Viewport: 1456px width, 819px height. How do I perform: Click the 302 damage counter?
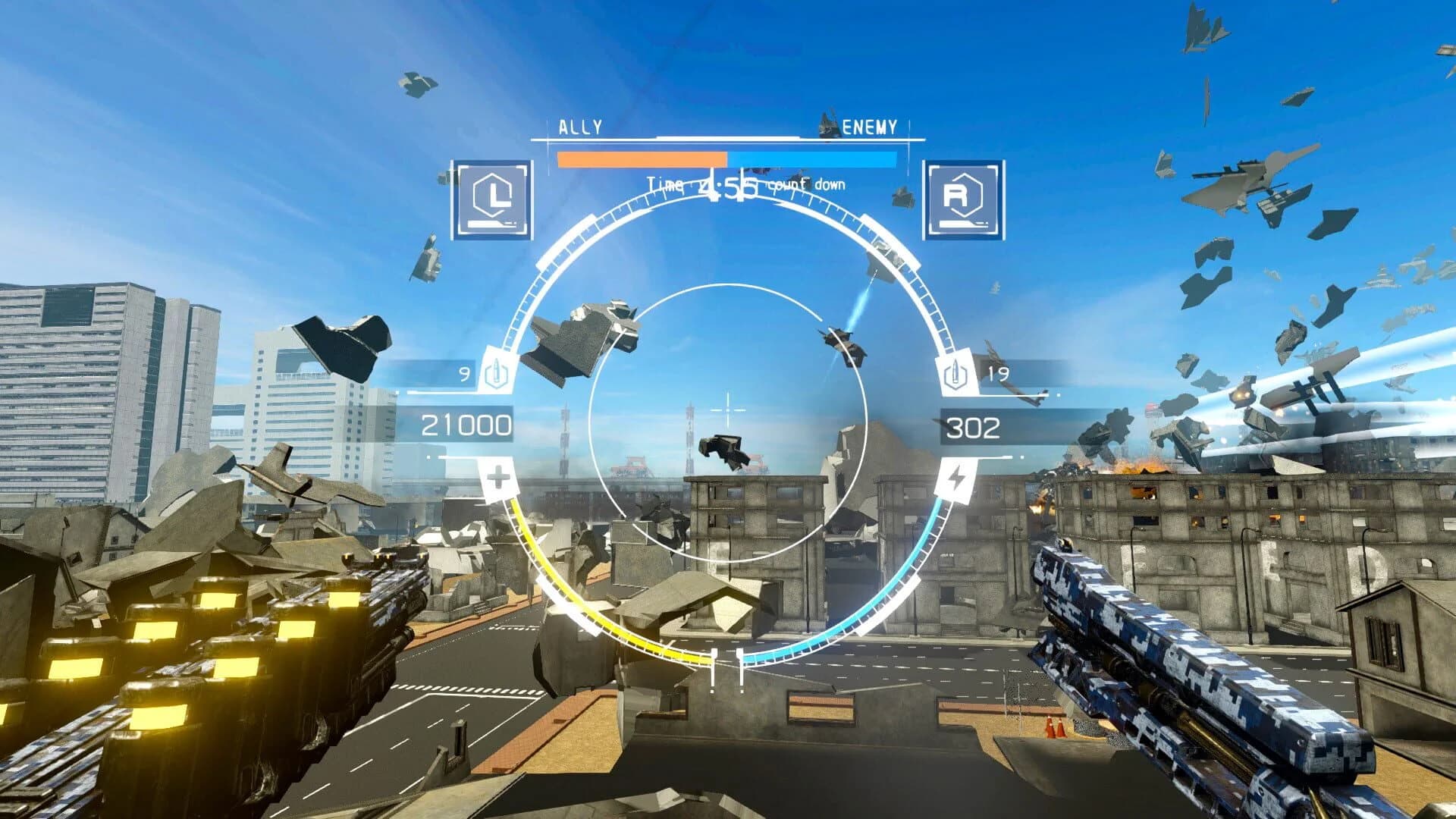point(973,425)
